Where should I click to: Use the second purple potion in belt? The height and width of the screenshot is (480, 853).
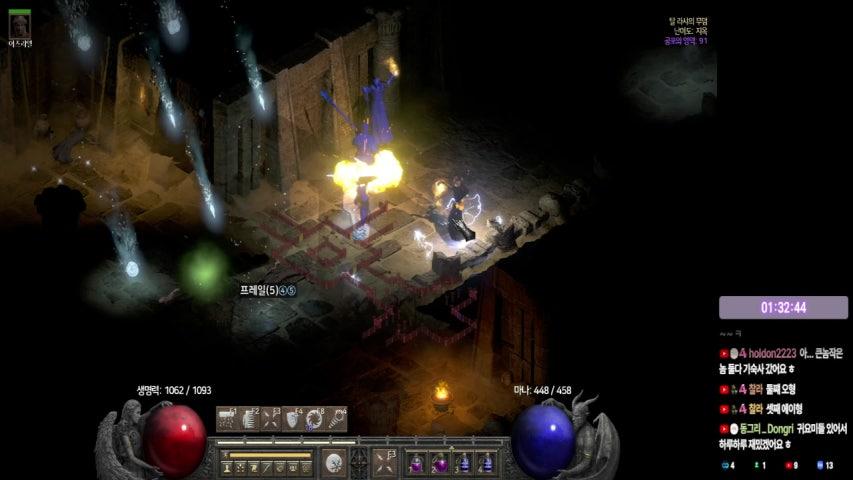click(x=441, y=463)
